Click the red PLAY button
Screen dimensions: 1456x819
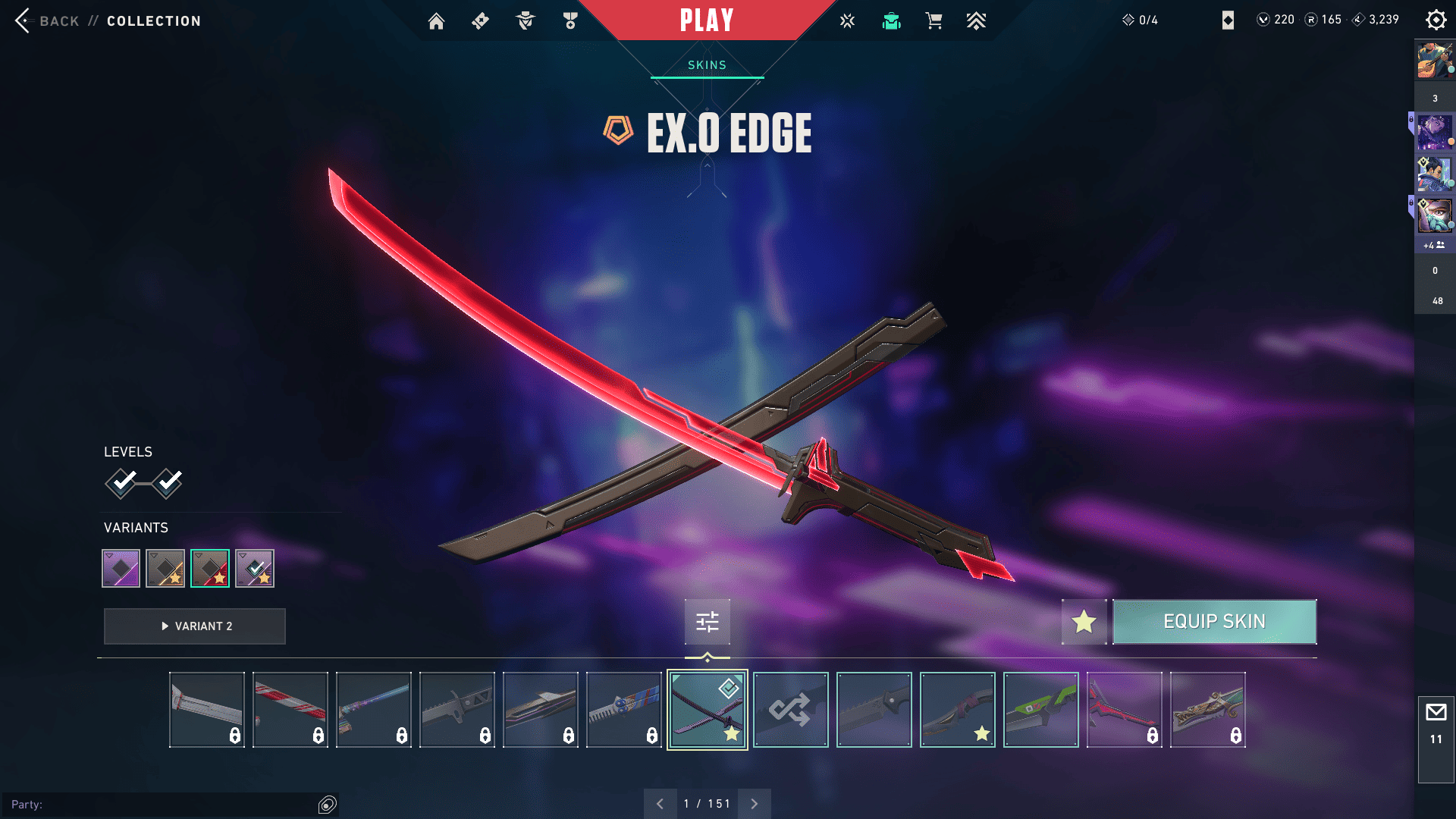click(706, 20)
